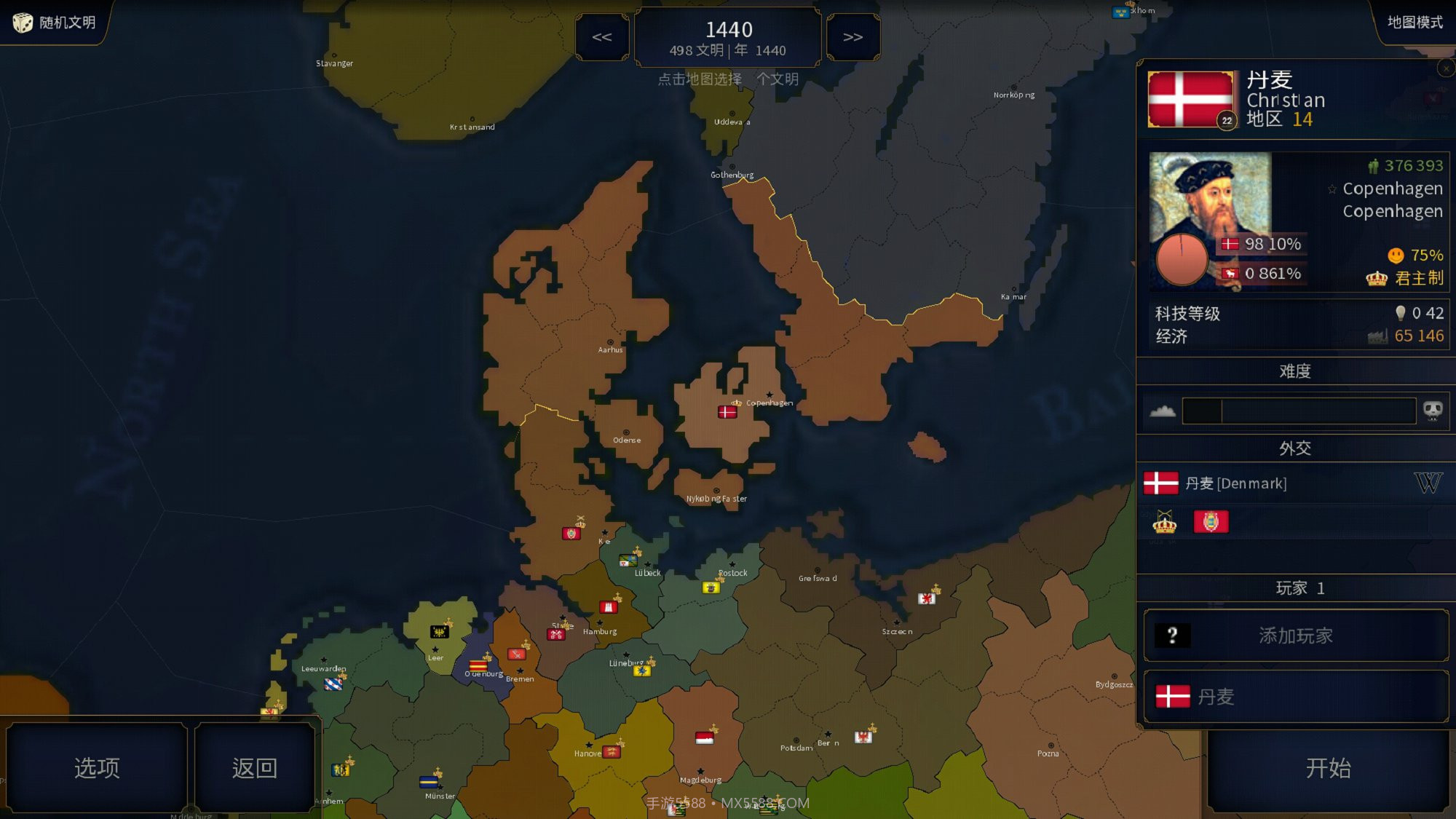Open the 随机文明 random civilization button
This screenshot has width=1456, height=819.
(x=55, y=23)
